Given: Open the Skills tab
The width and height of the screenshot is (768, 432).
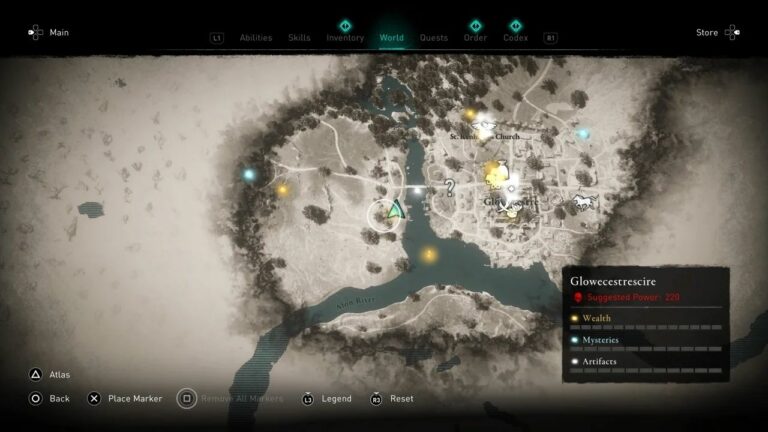Looking at the screenshot, I should click(x=299, y=38).
